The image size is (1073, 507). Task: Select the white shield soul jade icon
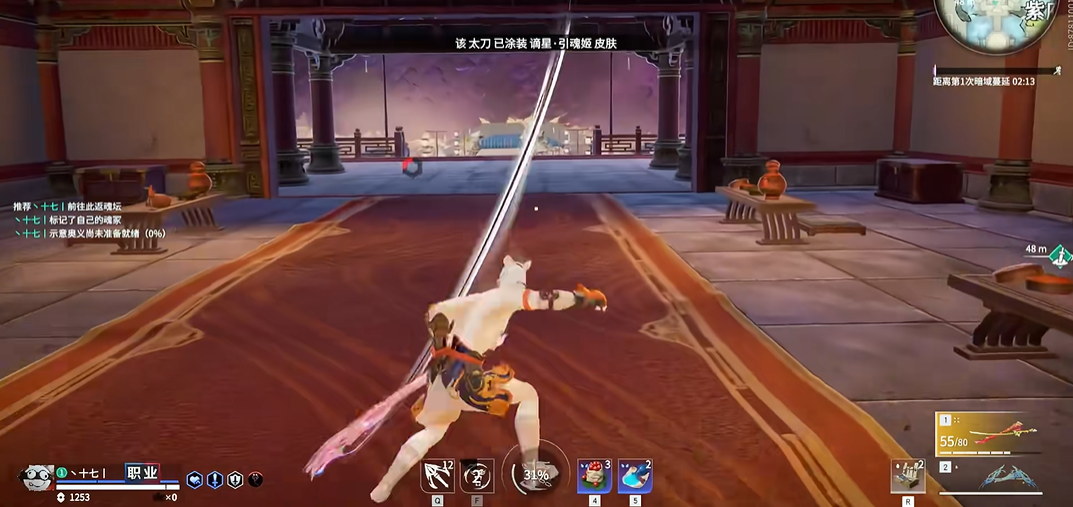tap(235, 480)
